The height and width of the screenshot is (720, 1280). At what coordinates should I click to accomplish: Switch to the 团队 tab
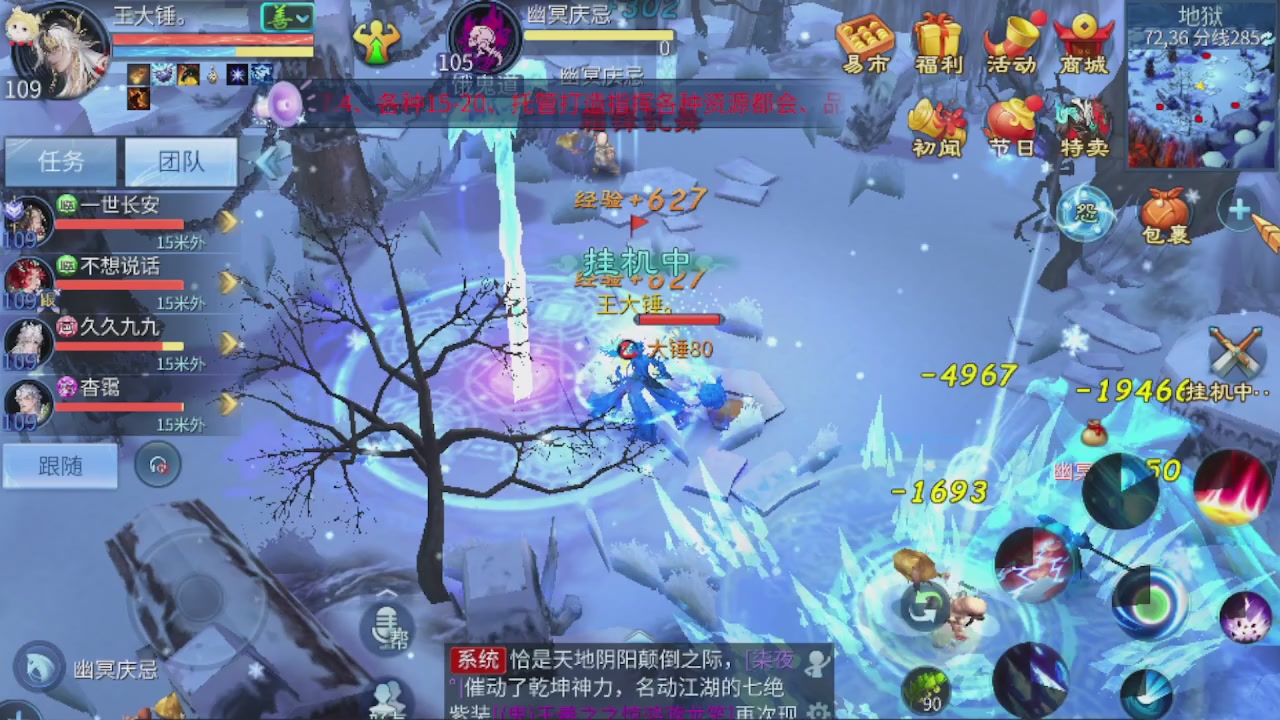180,162
